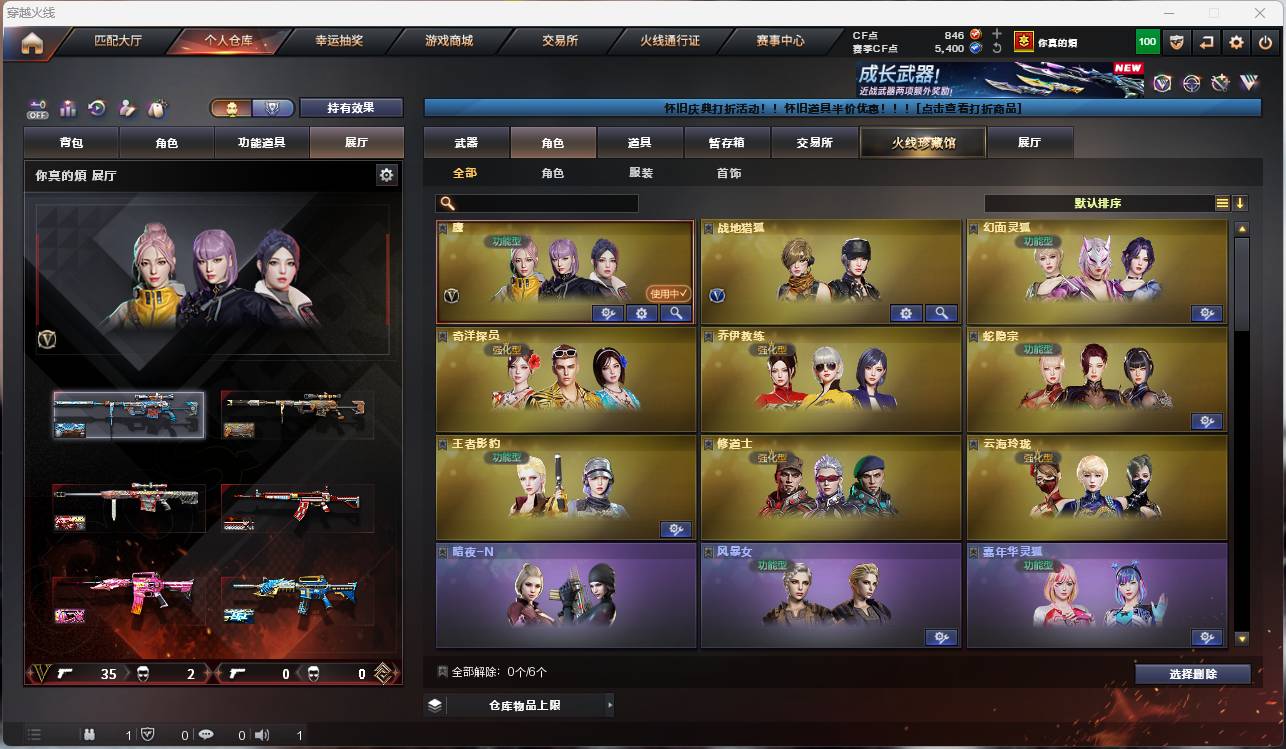Open the gear icon beside 你真的烦 展厅
Viewport: 1286px width, 749px height.
(386, 174)
